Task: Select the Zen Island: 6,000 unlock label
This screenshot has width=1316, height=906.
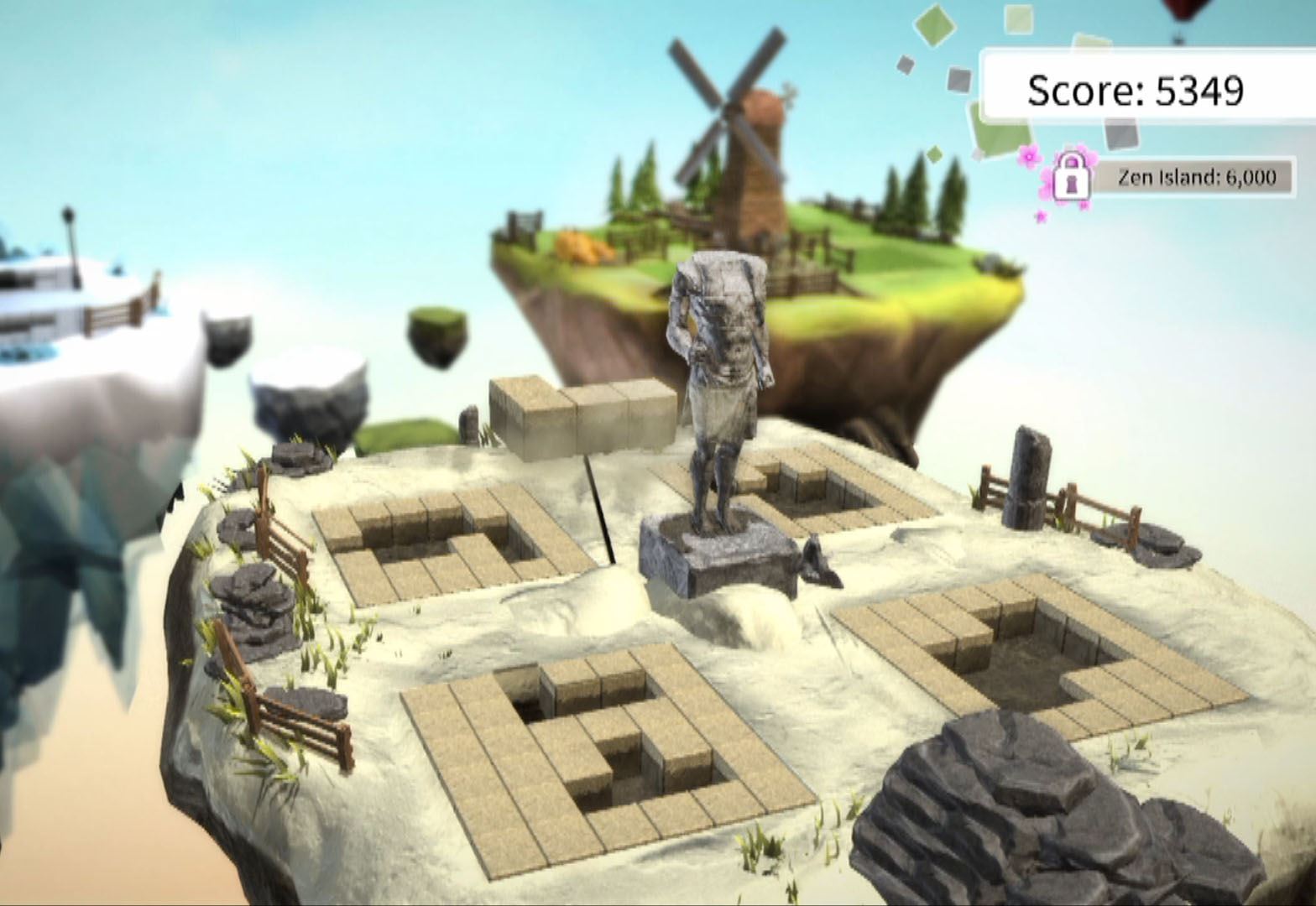Action: (x=1195, y=177)
